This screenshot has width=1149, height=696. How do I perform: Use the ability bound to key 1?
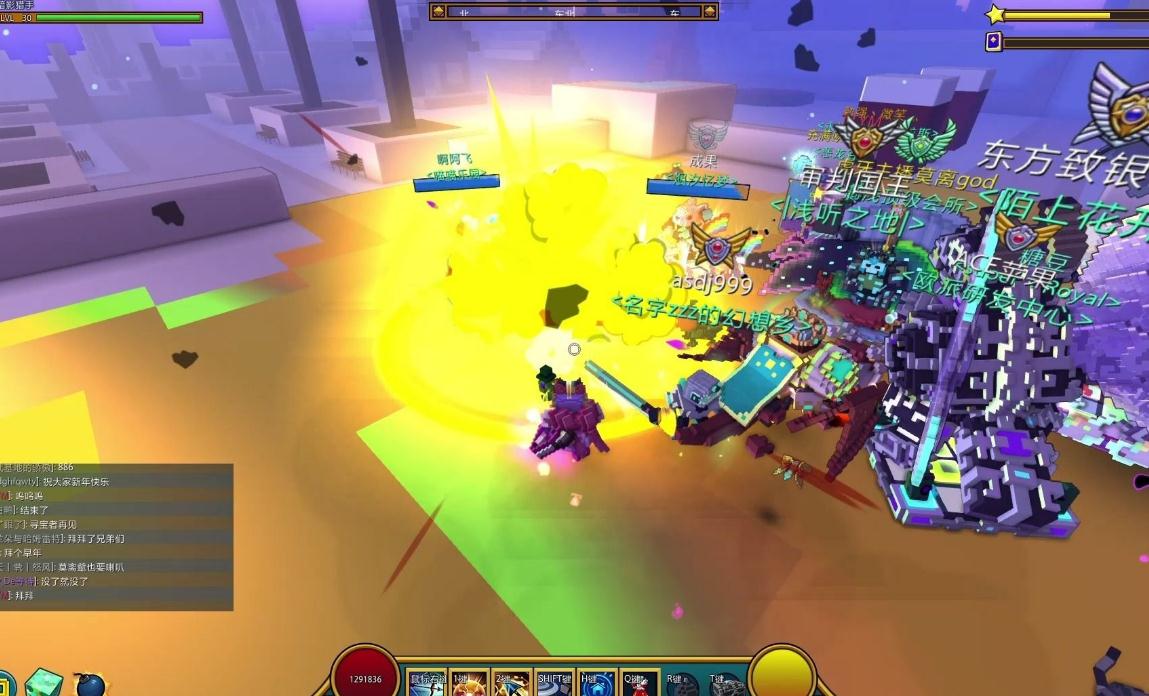pos(469,684)
